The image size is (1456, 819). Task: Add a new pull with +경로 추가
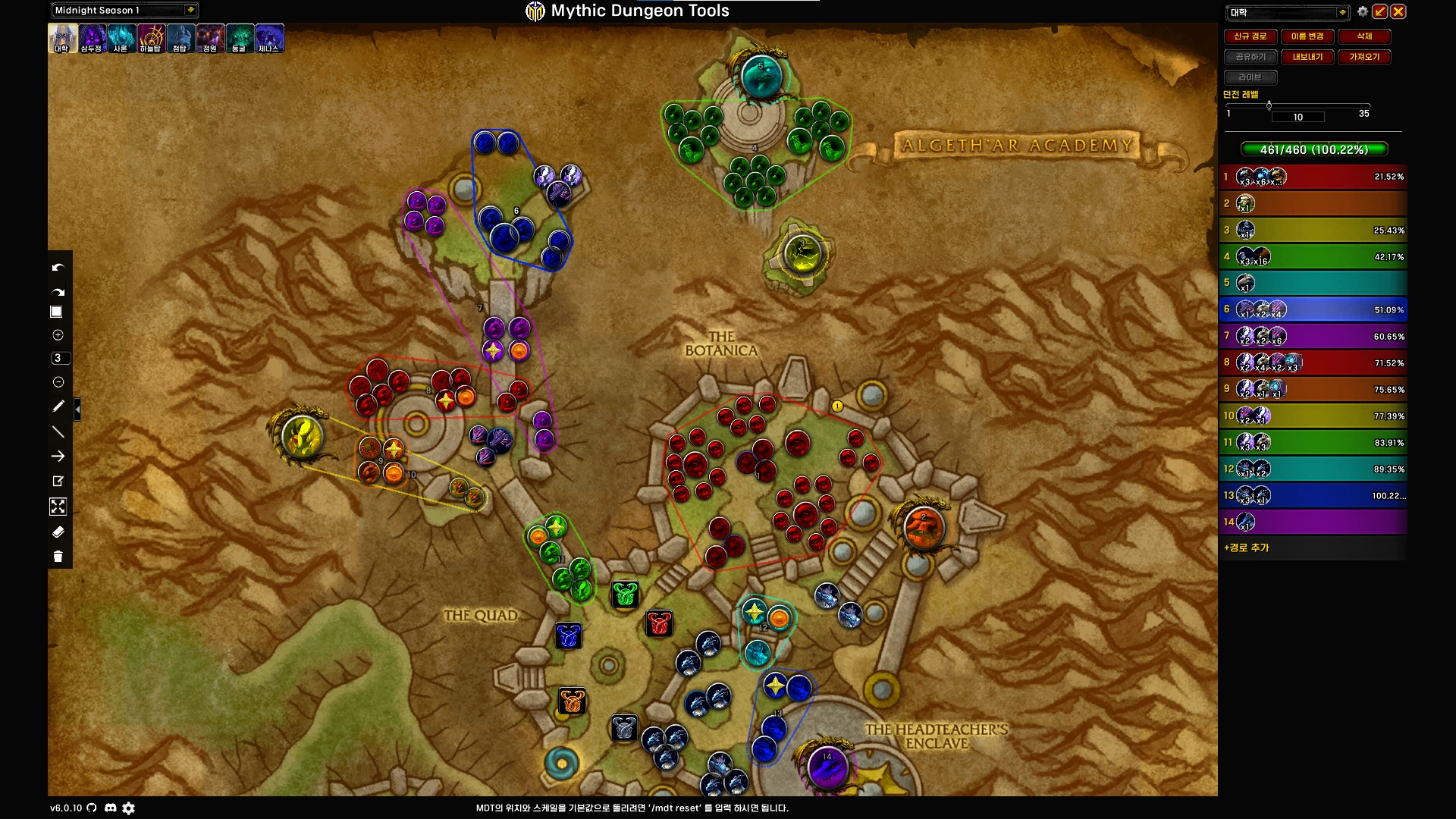coord(1246,548)
